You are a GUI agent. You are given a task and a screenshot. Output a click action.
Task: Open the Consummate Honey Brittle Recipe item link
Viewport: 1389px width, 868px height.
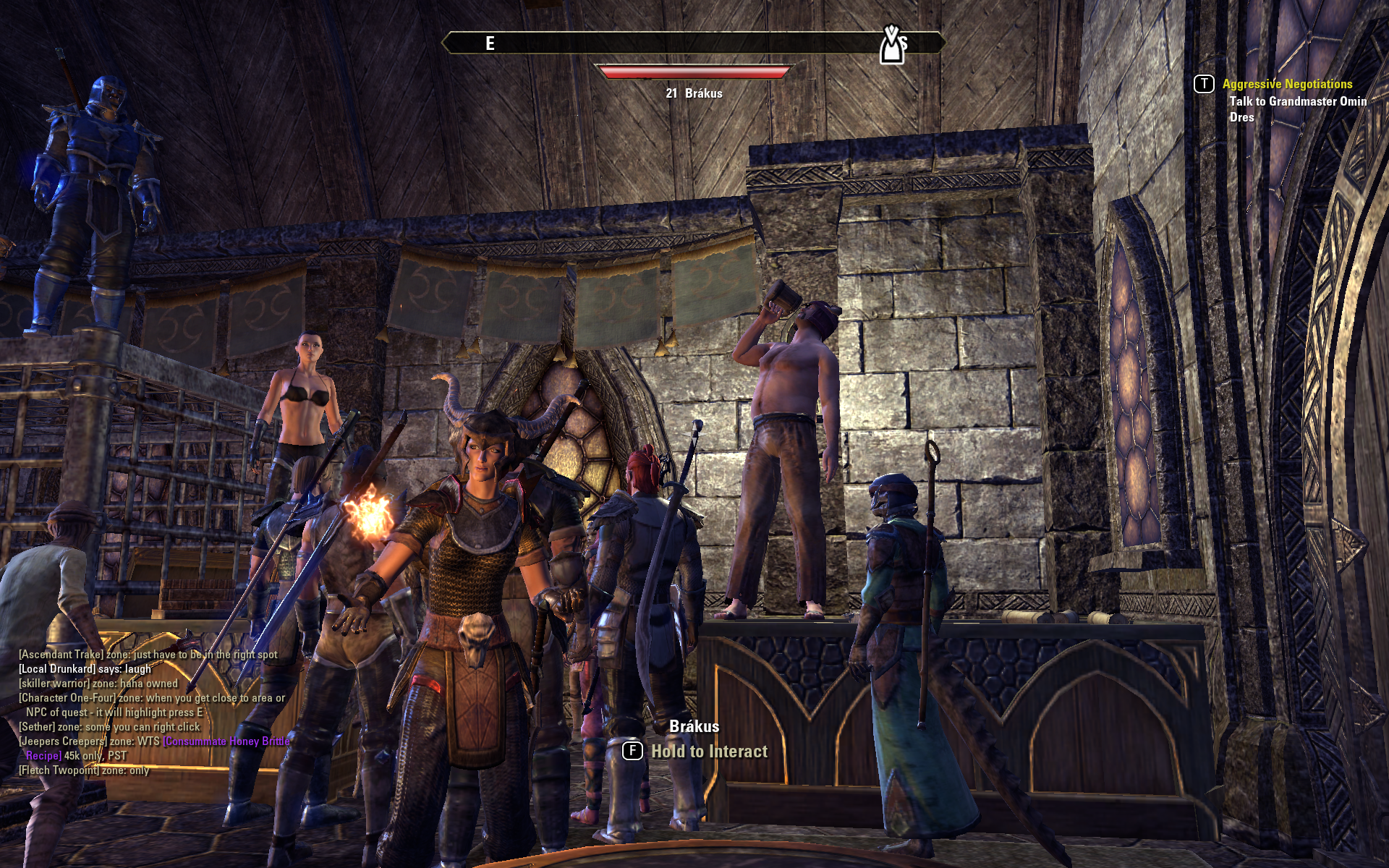(226, 741)
